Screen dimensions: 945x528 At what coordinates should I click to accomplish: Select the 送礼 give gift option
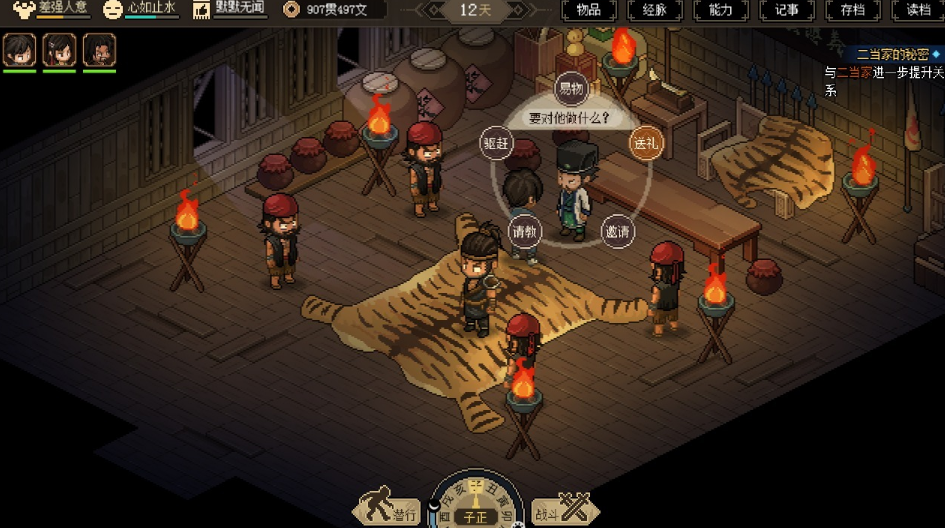click(645, 142)
